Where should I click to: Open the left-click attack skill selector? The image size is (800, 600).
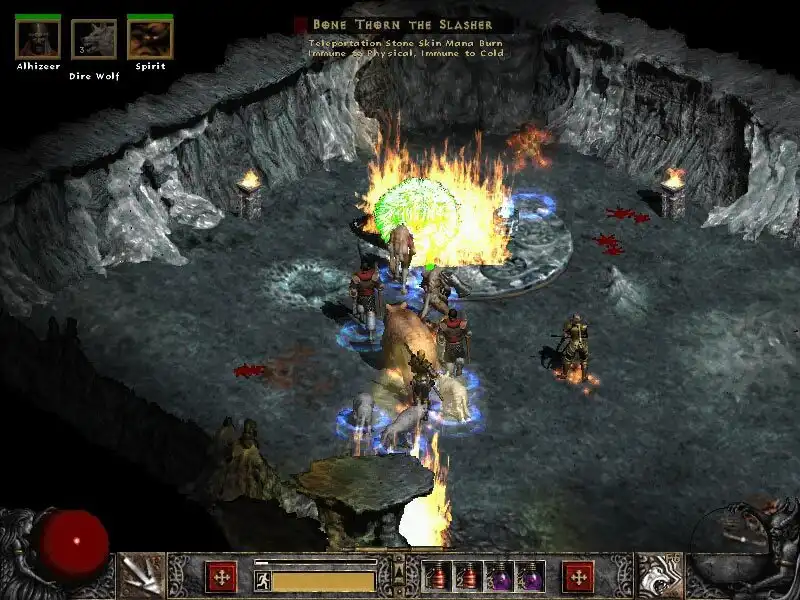[141, 576]
